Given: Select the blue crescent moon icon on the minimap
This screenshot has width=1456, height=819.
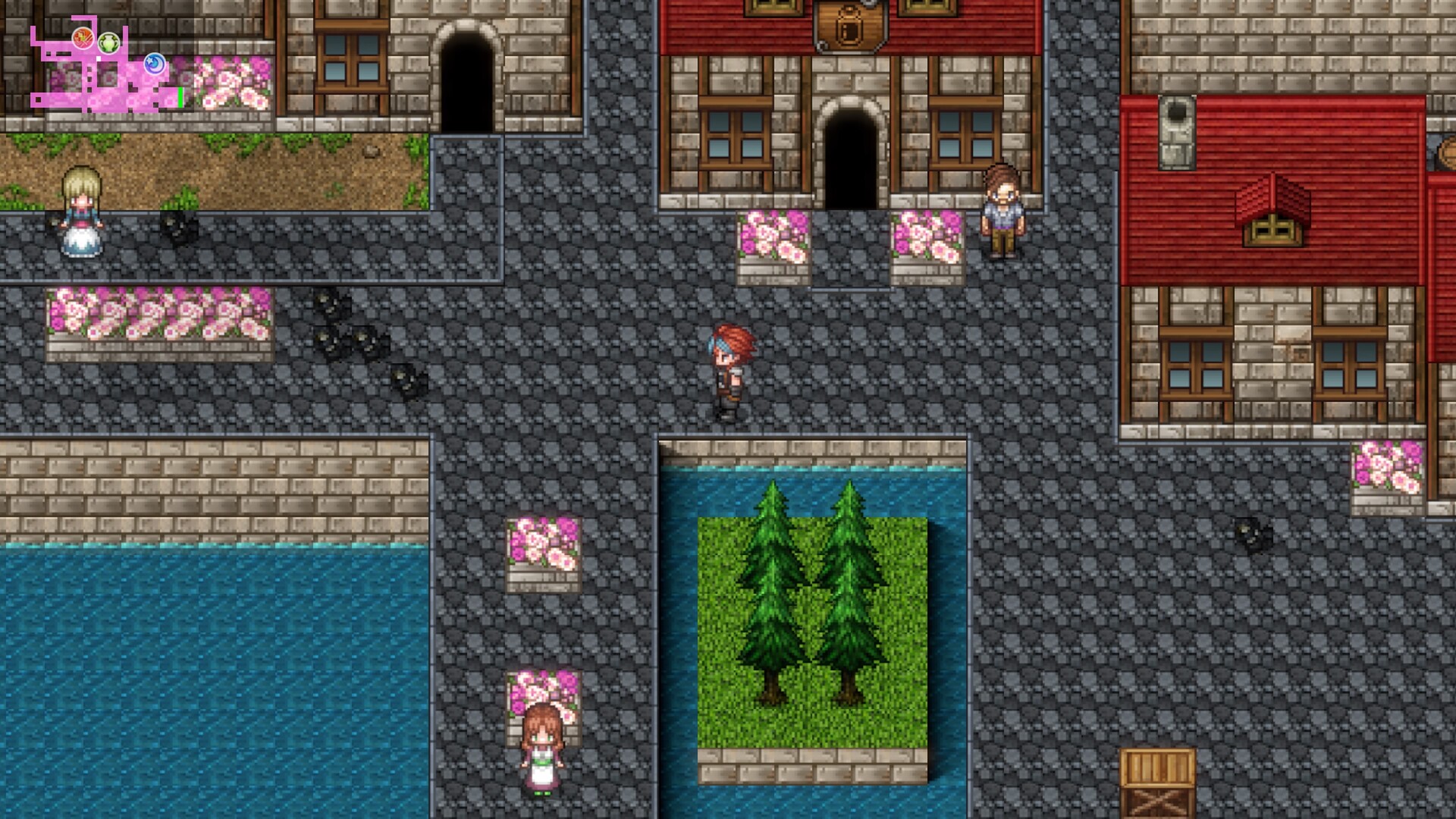Looking at the screenshot, I should pos(154,64).
